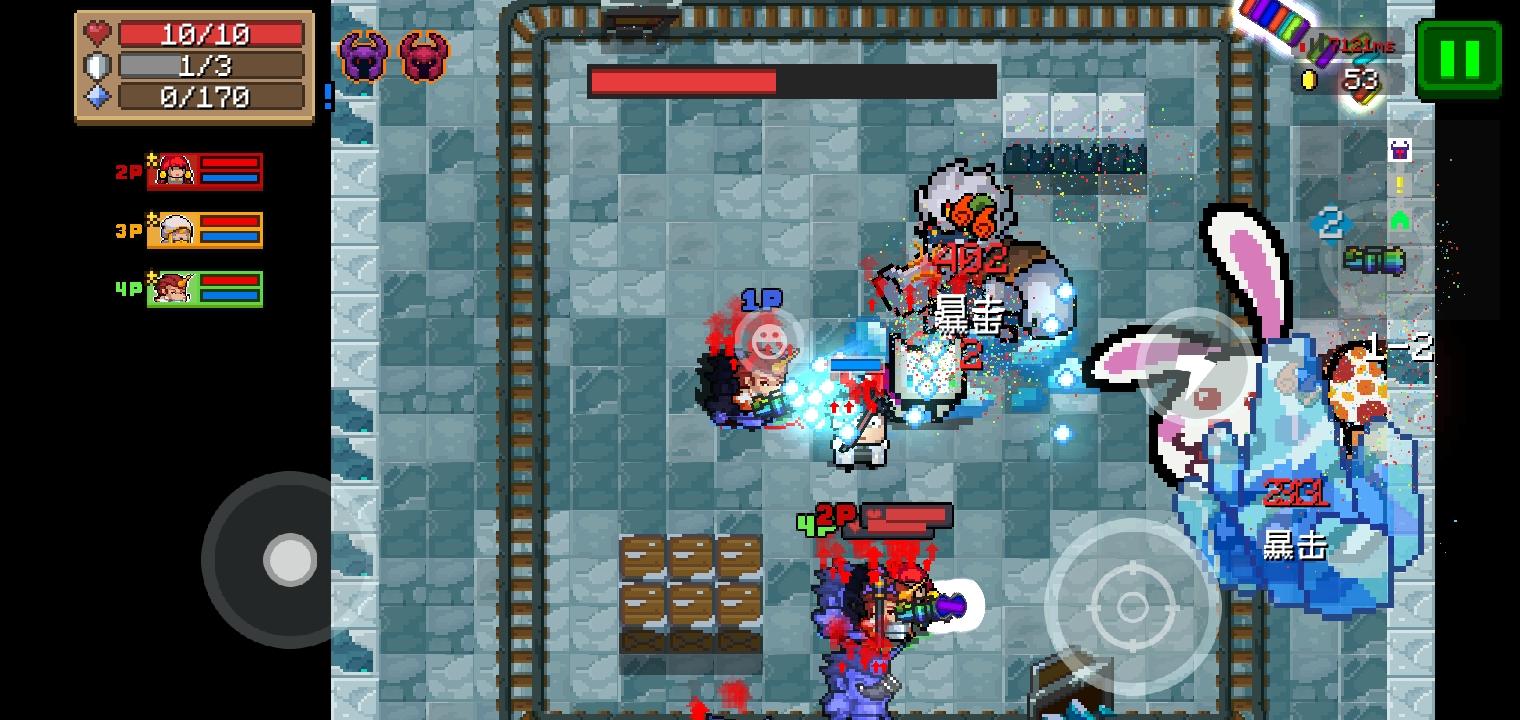Tap the boss health bar at top
This screenshot has width=1520, height=720.
coord(792,82)
